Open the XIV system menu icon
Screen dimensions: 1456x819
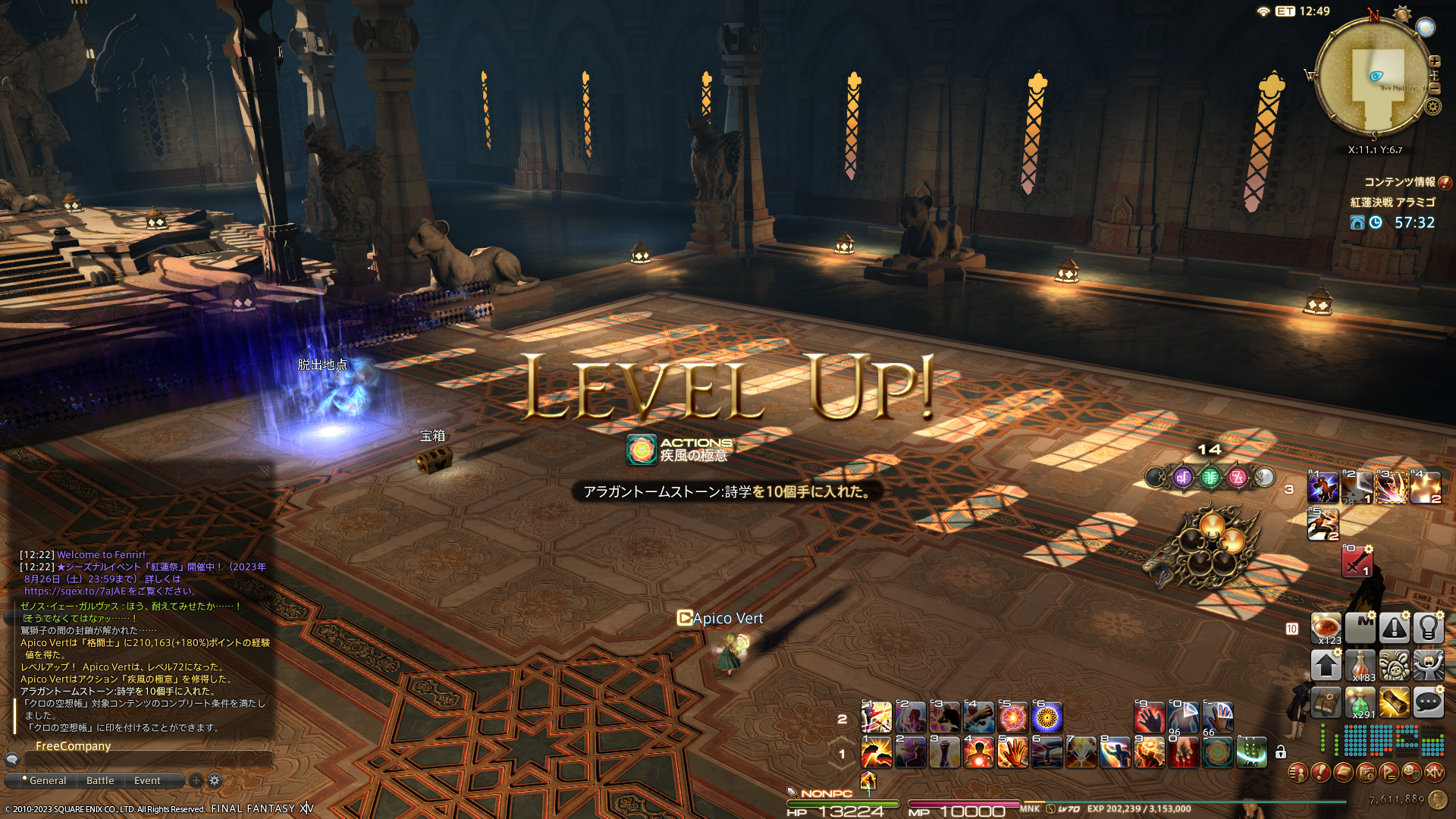[1434, 773]
